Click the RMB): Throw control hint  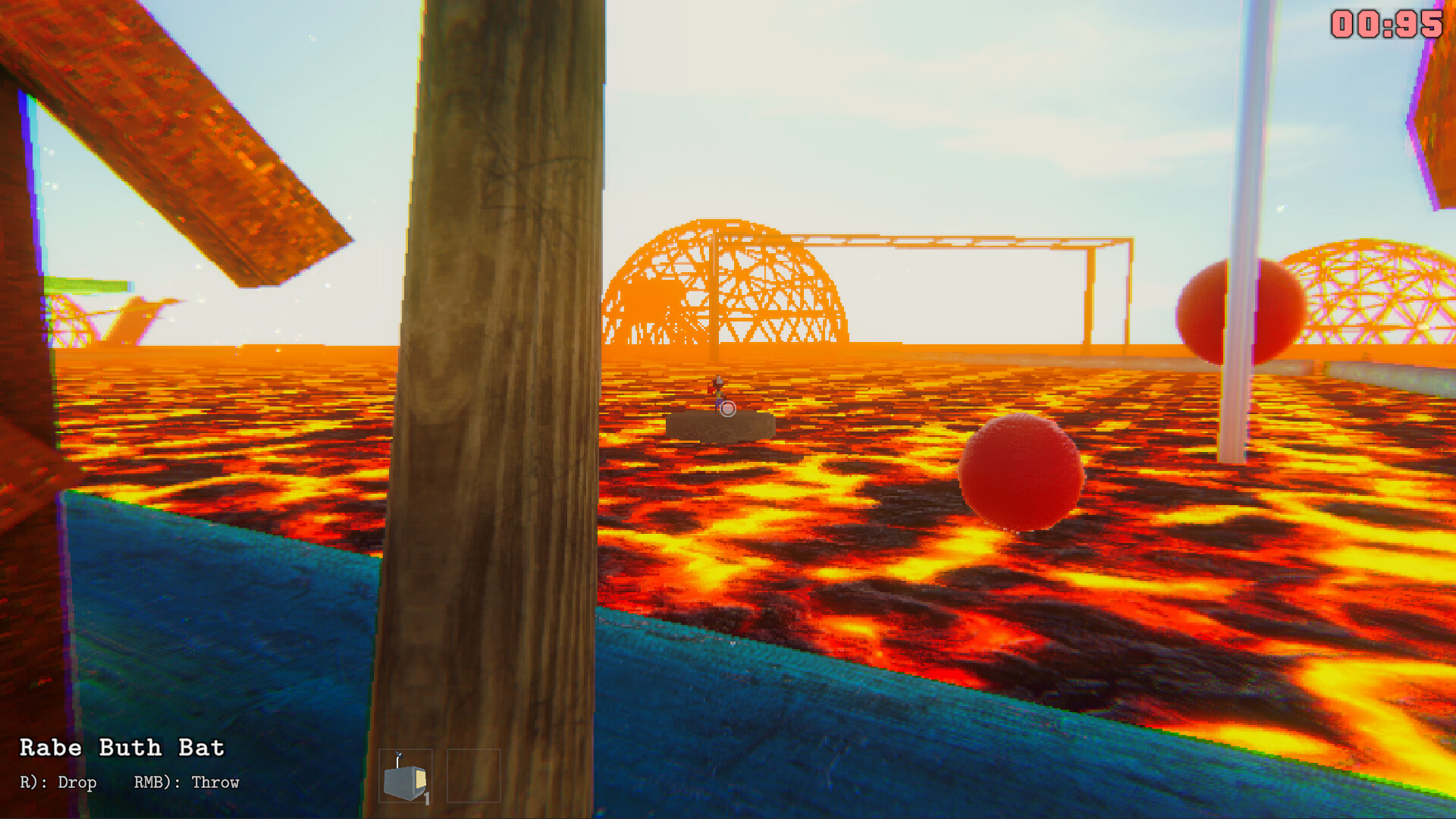point(187,782)
